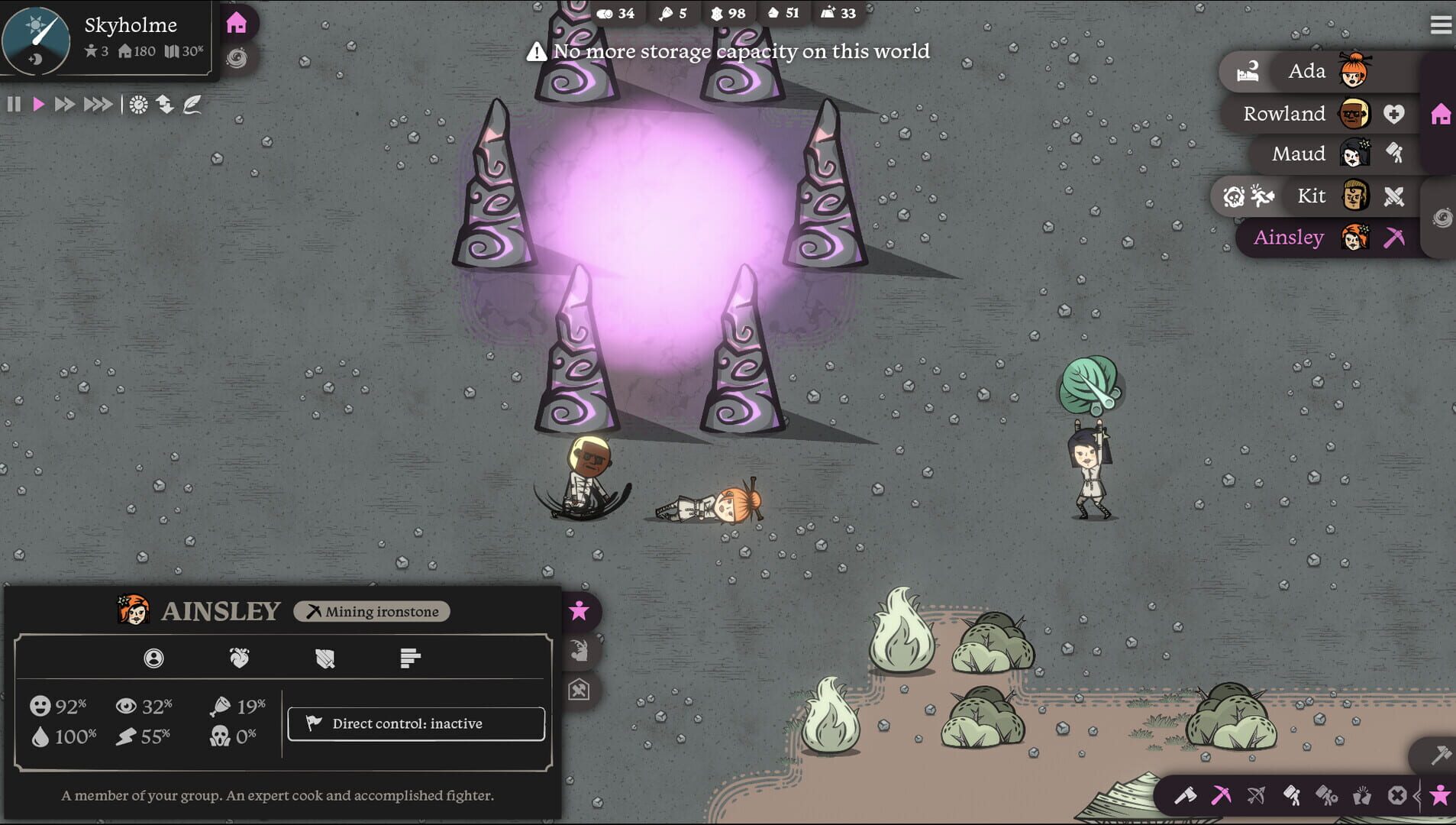Image resolution: width=1456 pixels, height=825 pixels.
Task: Open the hamburger menu at top right
Action: coord(1441,24)
